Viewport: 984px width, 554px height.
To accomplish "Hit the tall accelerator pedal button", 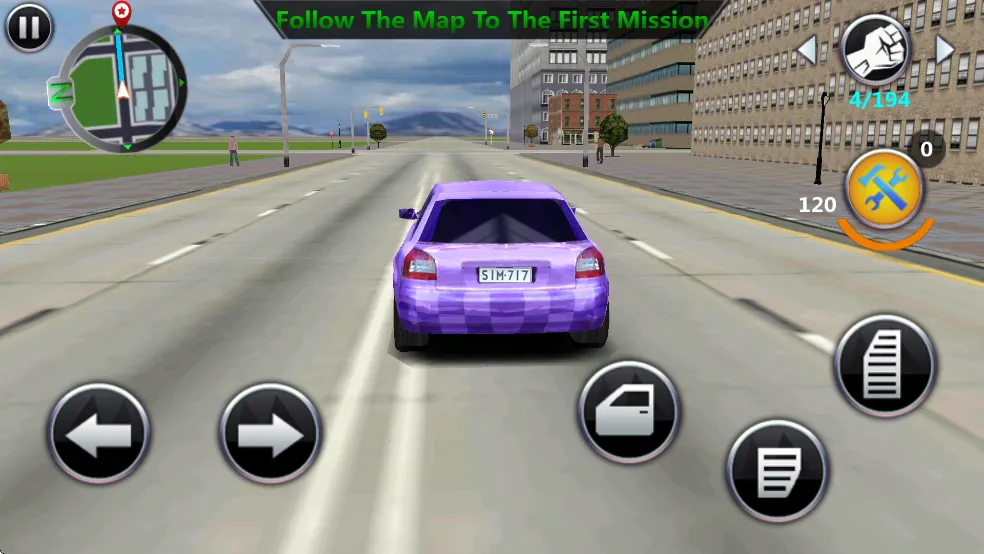I will pos(884,366).
